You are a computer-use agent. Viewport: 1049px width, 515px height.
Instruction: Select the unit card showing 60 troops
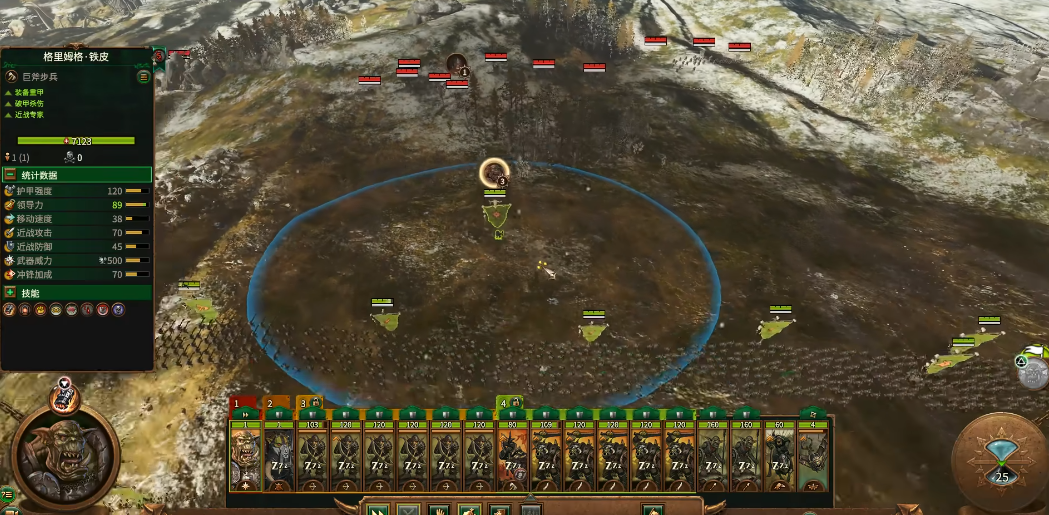780,457
